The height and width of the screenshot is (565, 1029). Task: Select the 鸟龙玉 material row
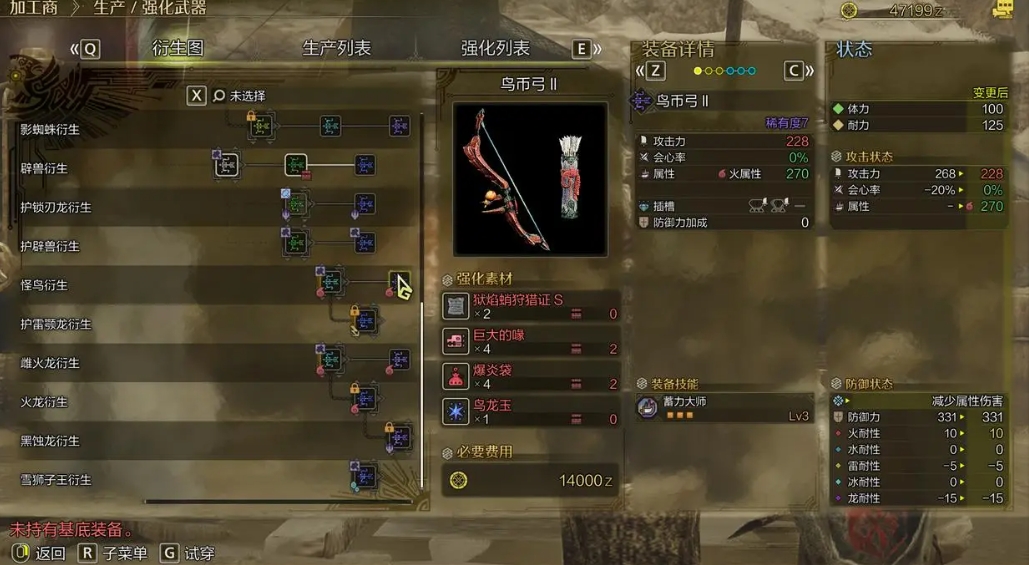(x=530, y=411)
